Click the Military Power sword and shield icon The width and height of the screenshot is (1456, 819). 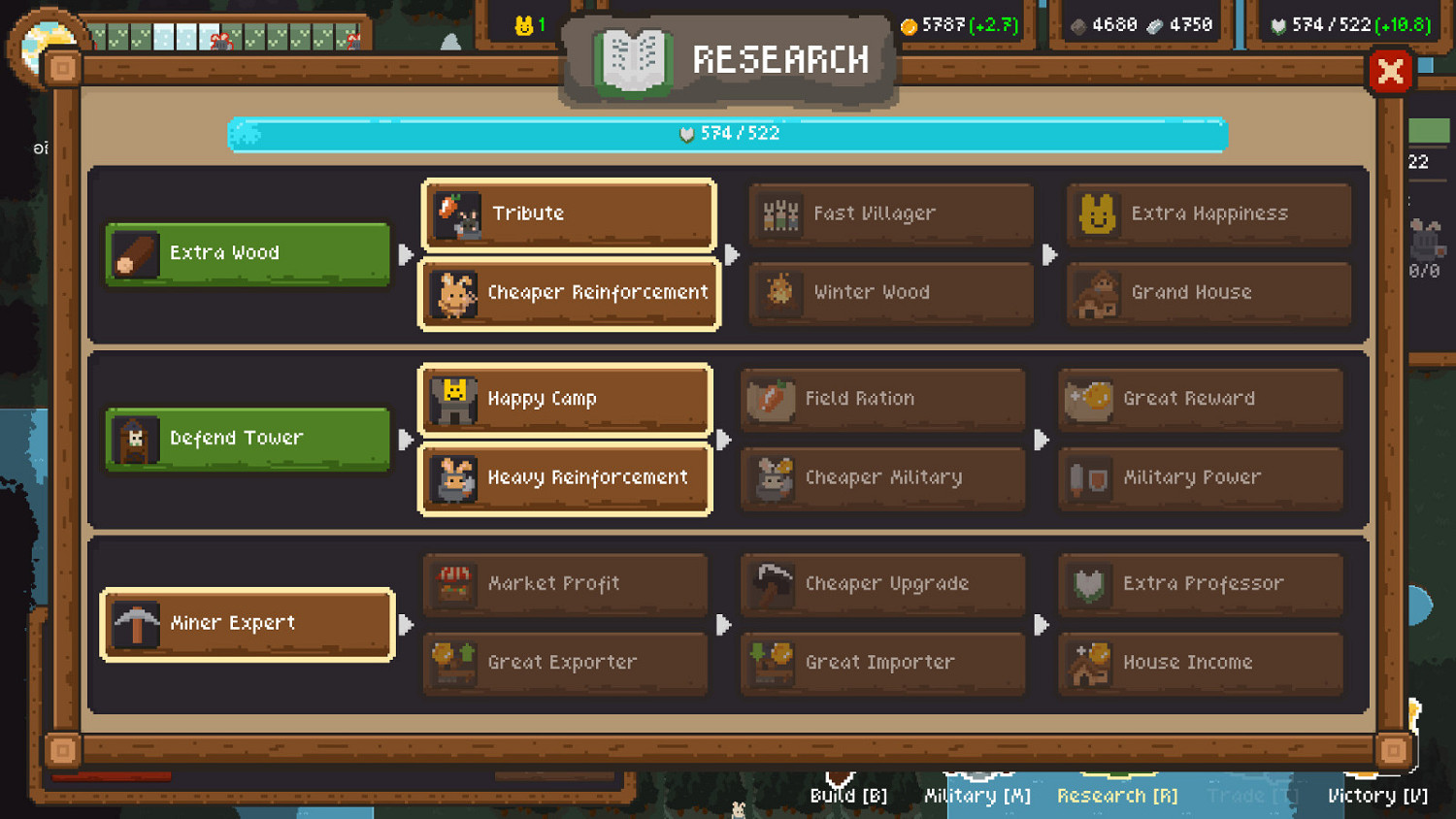pos(1089,477)
